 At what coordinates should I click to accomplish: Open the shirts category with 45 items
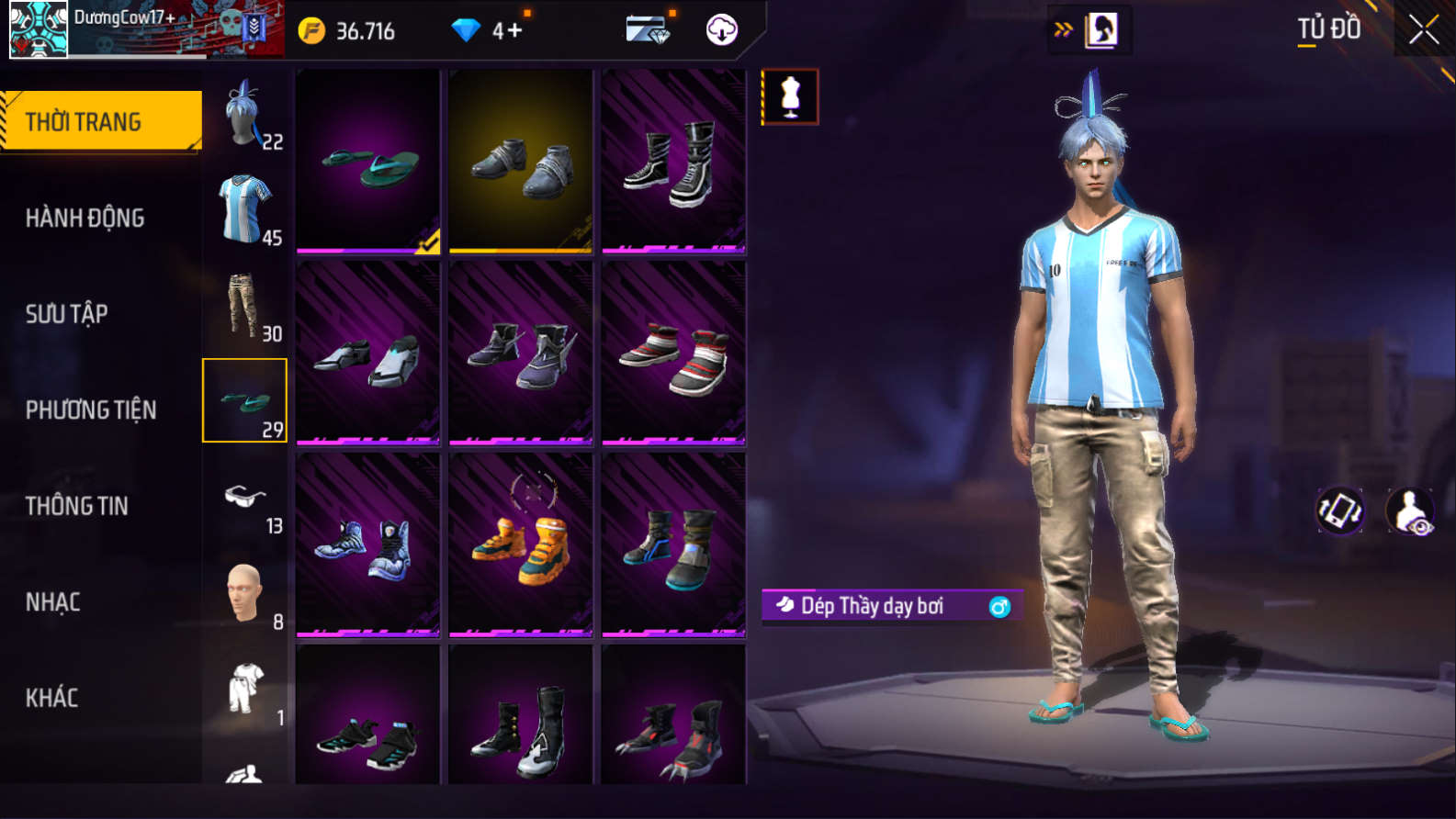245,210
